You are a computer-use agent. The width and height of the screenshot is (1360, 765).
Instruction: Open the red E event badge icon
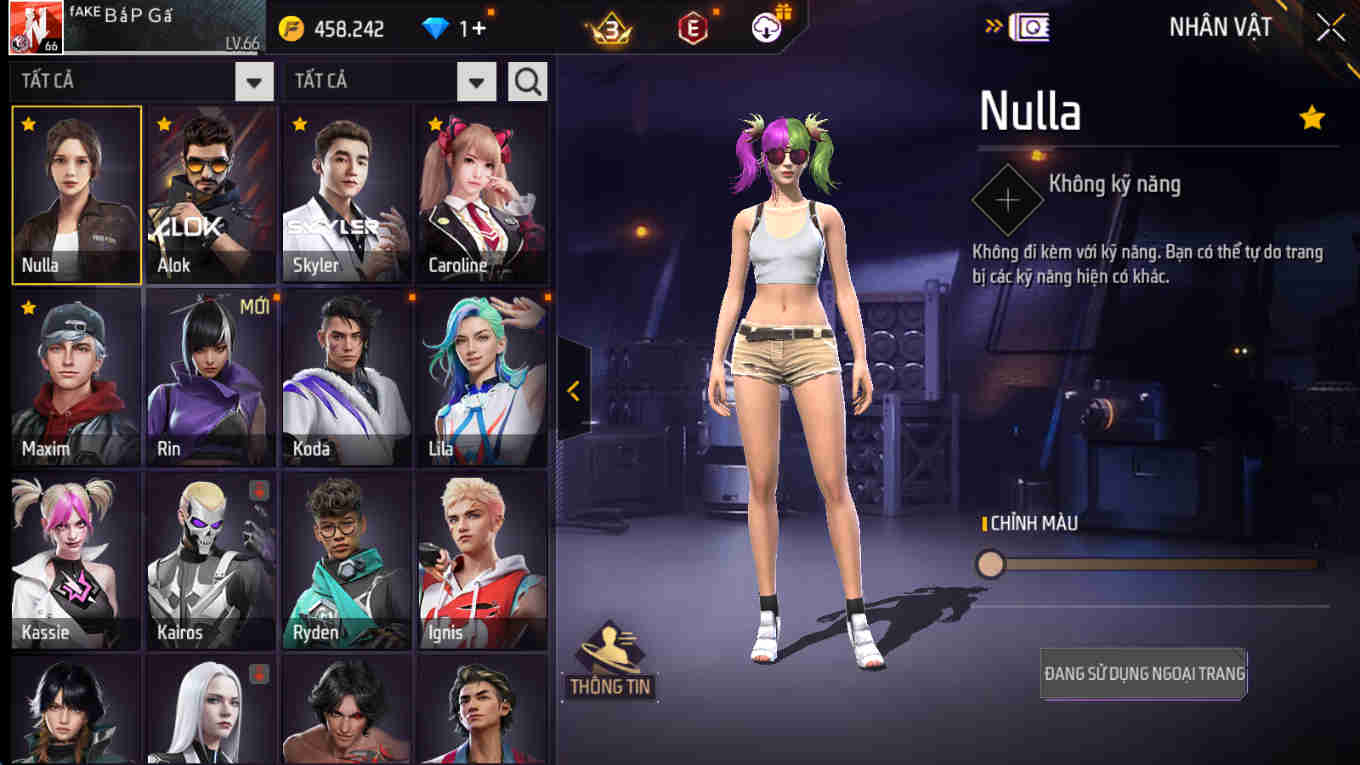(x=690, y=29)
